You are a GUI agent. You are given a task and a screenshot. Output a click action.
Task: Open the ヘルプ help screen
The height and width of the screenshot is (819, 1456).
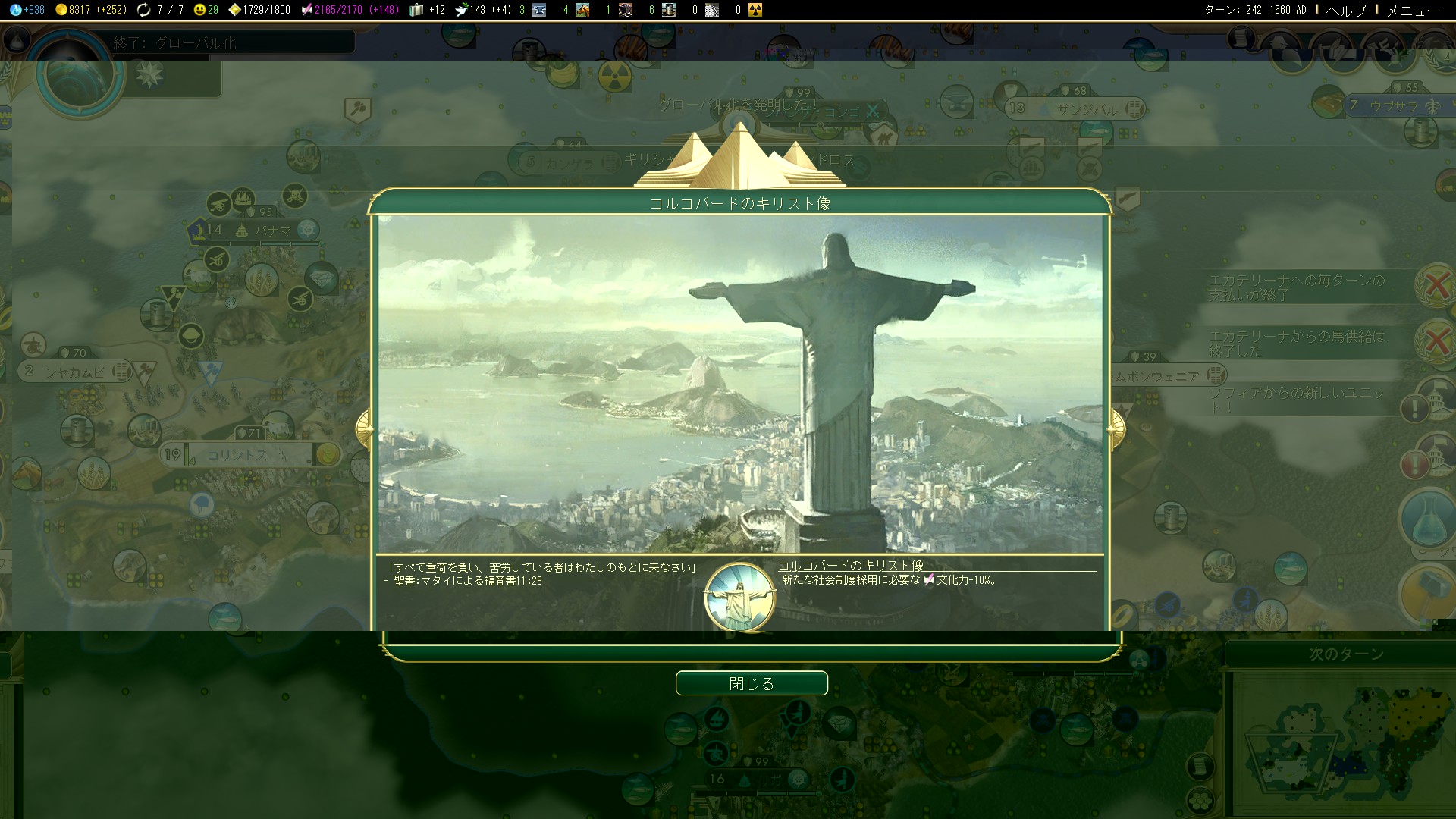click(1346, 10)
